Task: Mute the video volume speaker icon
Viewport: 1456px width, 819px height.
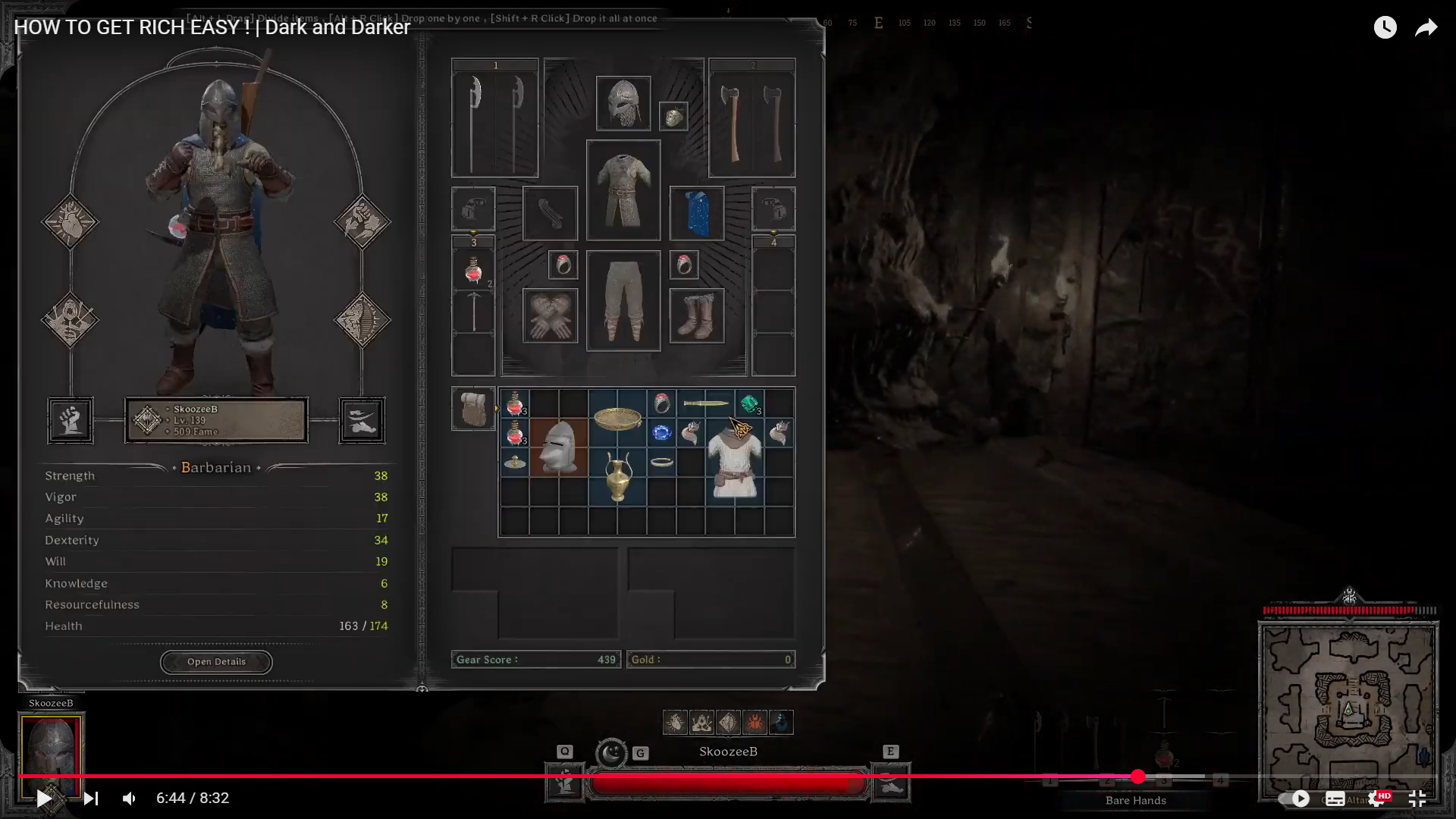Action: (x=128, y=798)
